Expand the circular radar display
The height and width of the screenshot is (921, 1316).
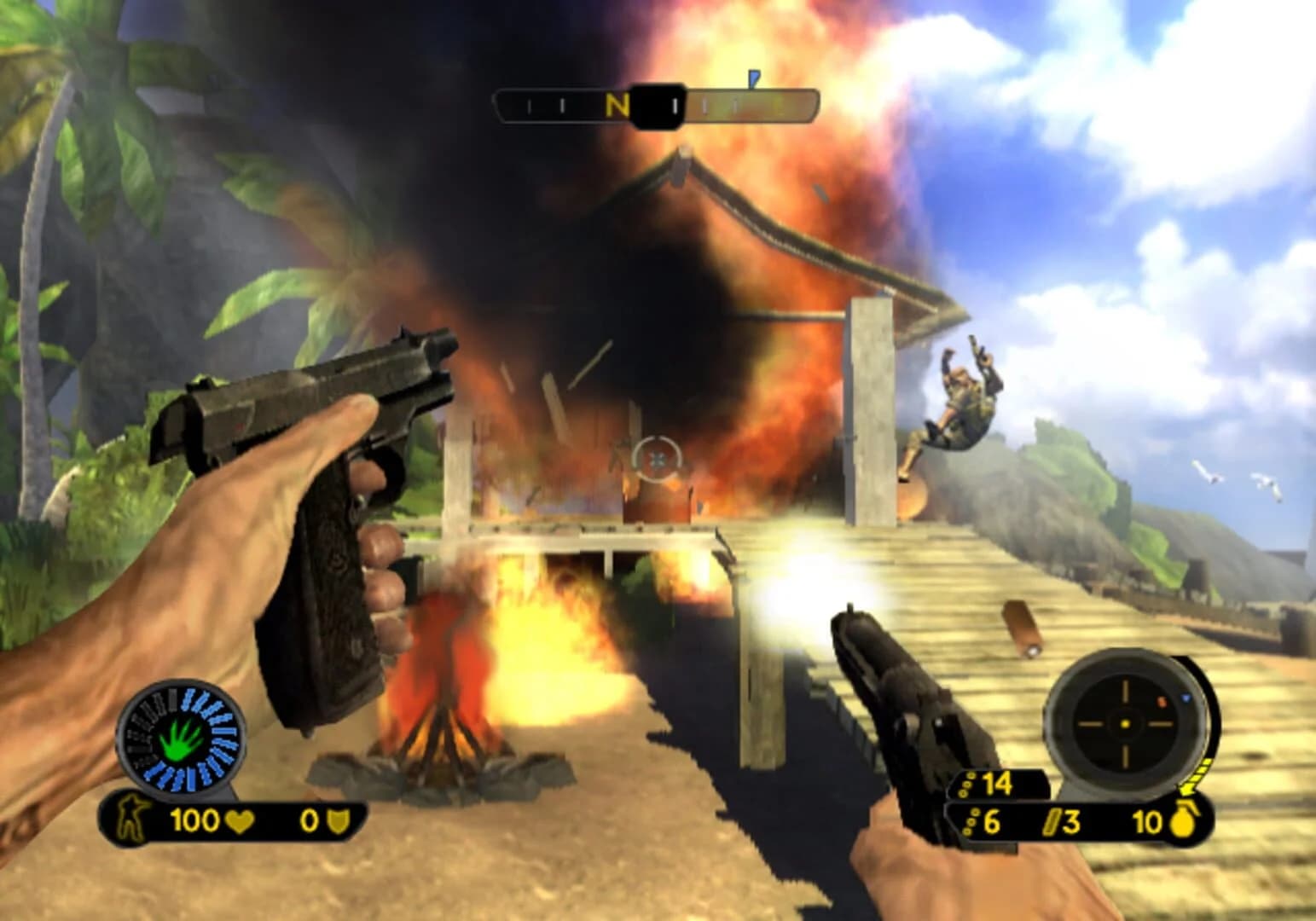1124,723
